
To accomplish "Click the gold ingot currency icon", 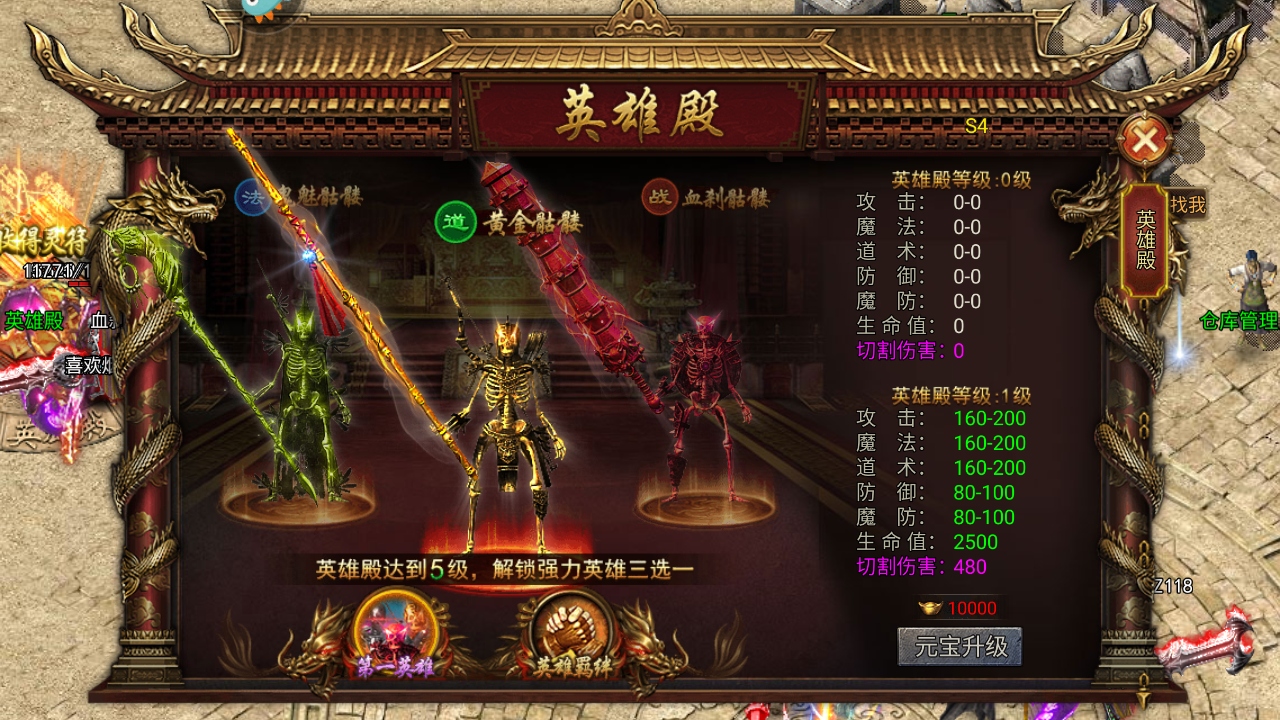I will [931, 606].
